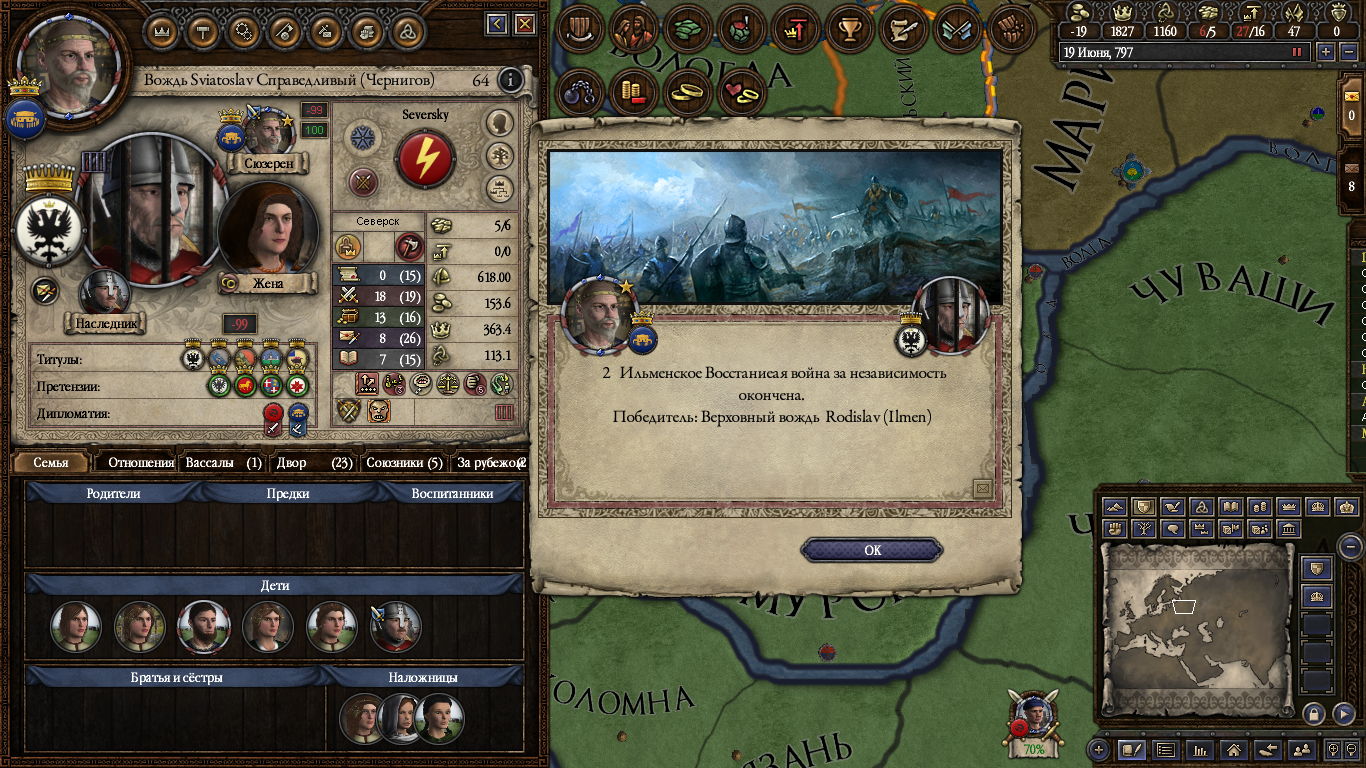Confirm the war-ended popup with OK
Screen dimensions: 1366x768
(x=872, y=550)
